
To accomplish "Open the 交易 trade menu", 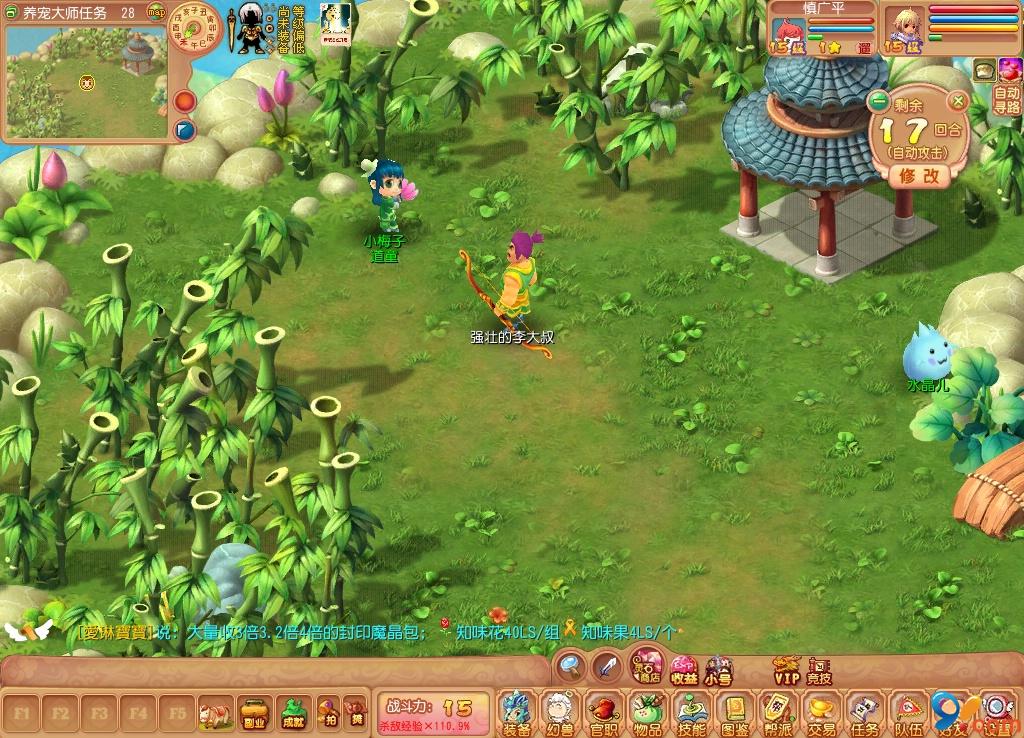I will (822, 712).
